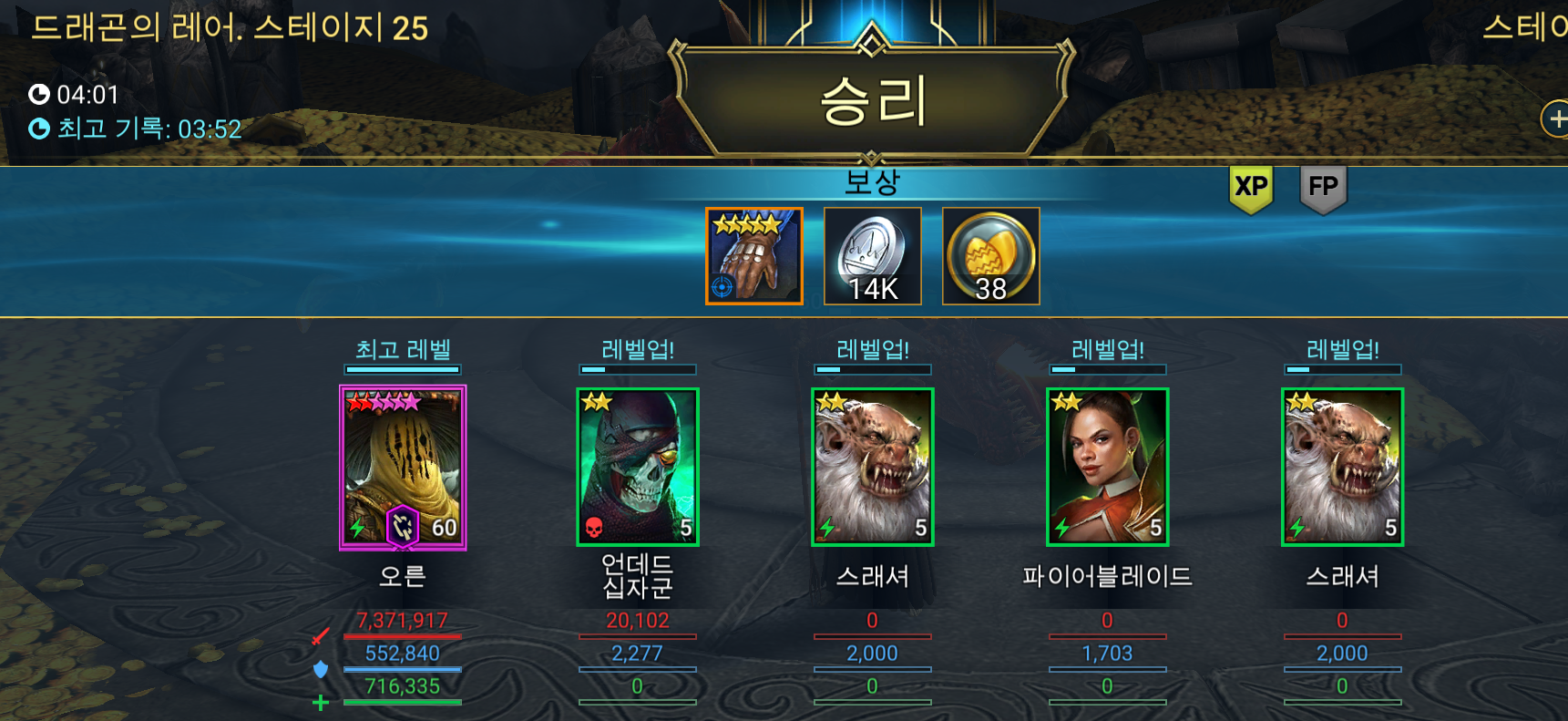Toggle the green lightning icon on 파이어블레이드
Viewport: 1568px width, 721px height.
[1061, 526]
